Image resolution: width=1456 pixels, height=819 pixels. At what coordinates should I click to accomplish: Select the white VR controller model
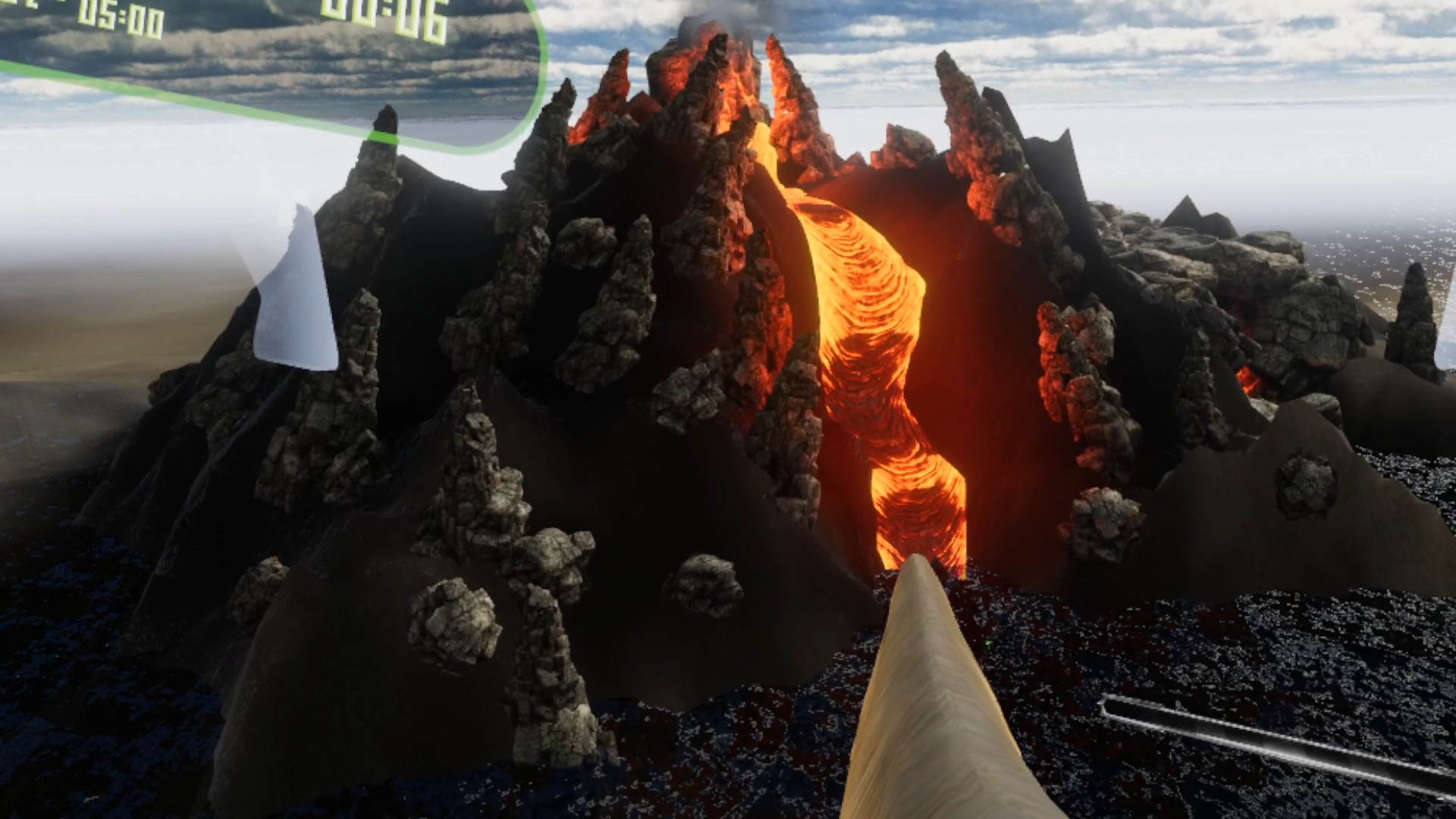pyautogui.click(x=300, y=288)
